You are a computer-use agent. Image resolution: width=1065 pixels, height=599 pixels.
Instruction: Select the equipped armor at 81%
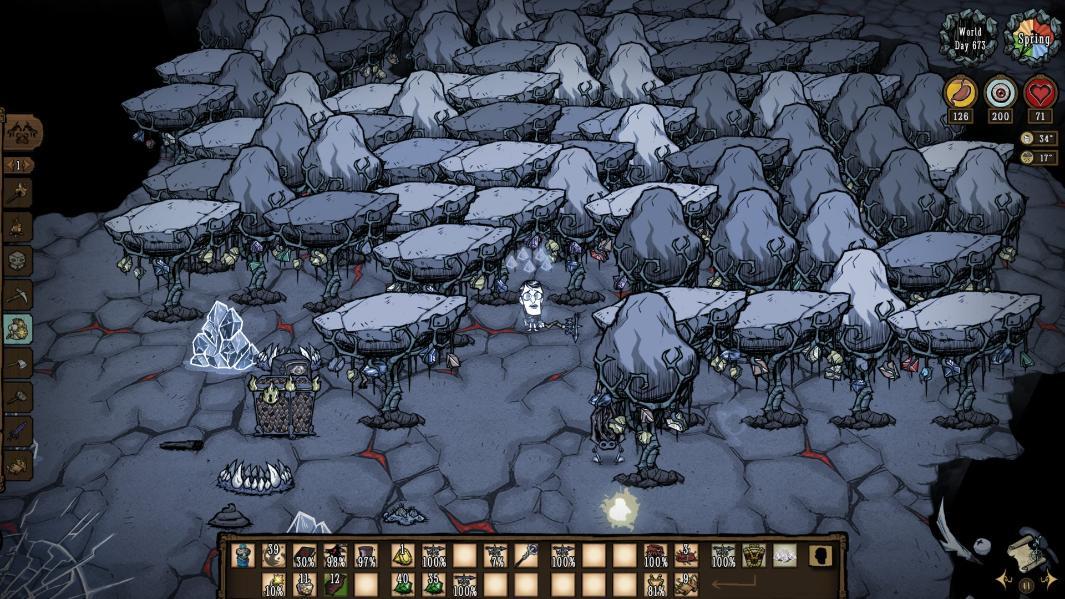(657, 583)
